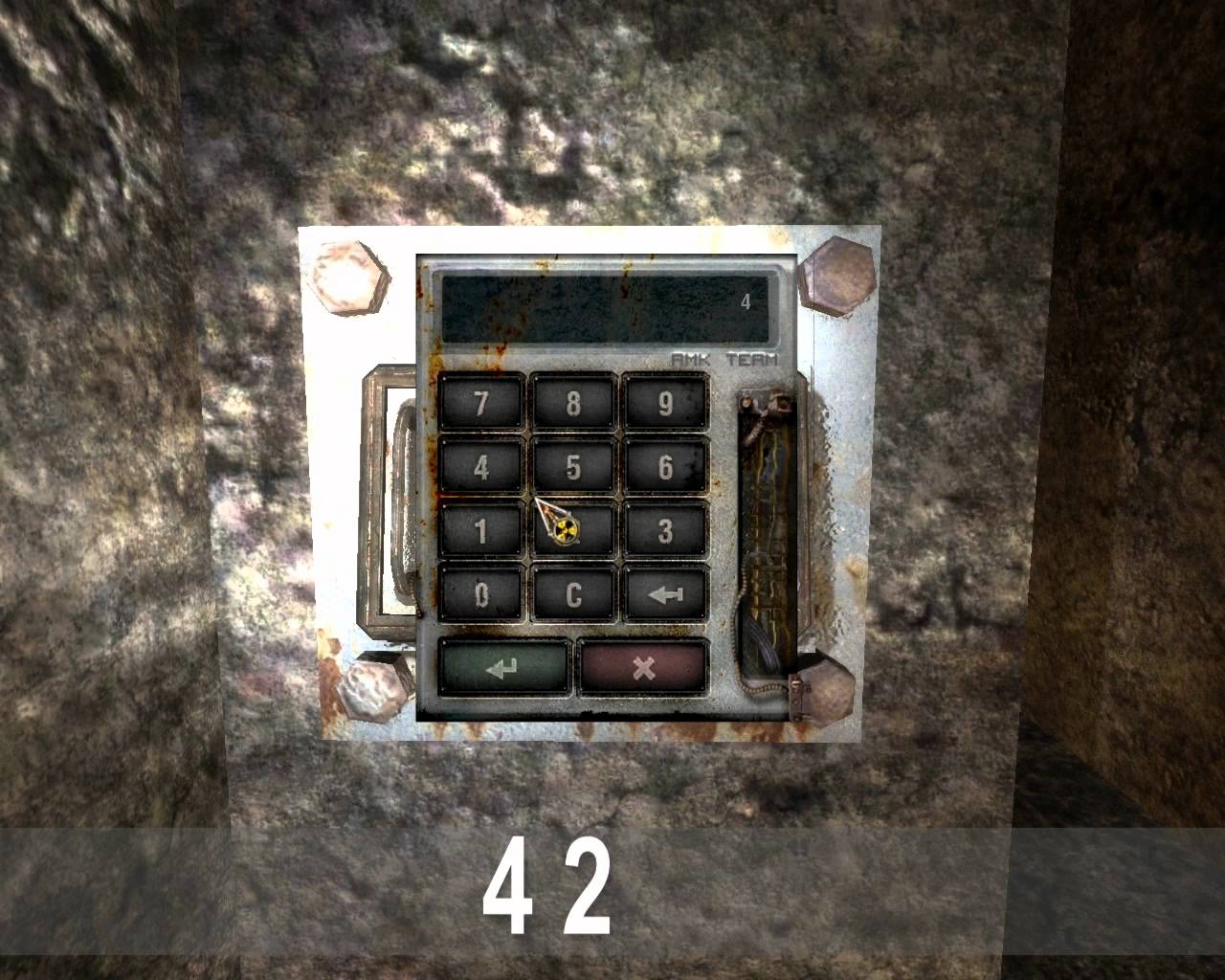Clear the code with the C key
This screenshot has width=1225, height=980.
pyautogui.click(x=573, y=594)
